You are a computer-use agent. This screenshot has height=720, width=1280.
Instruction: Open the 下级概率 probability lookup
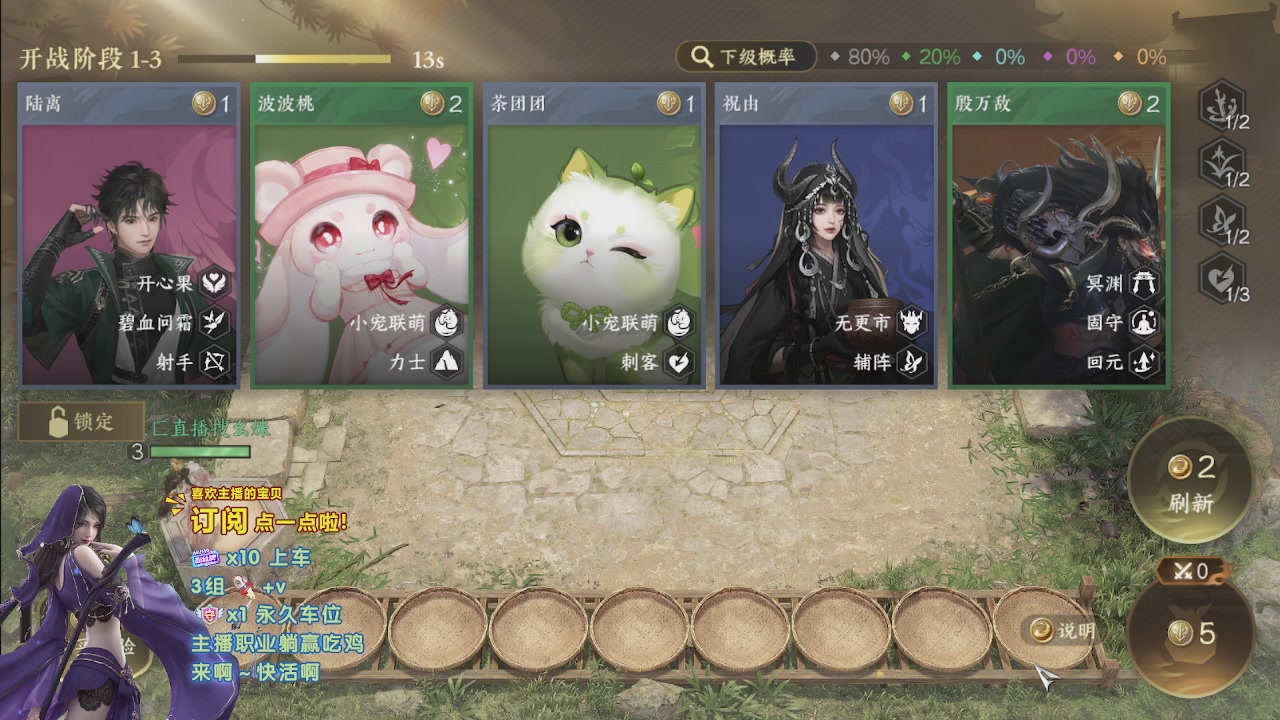tap(746, 57)
